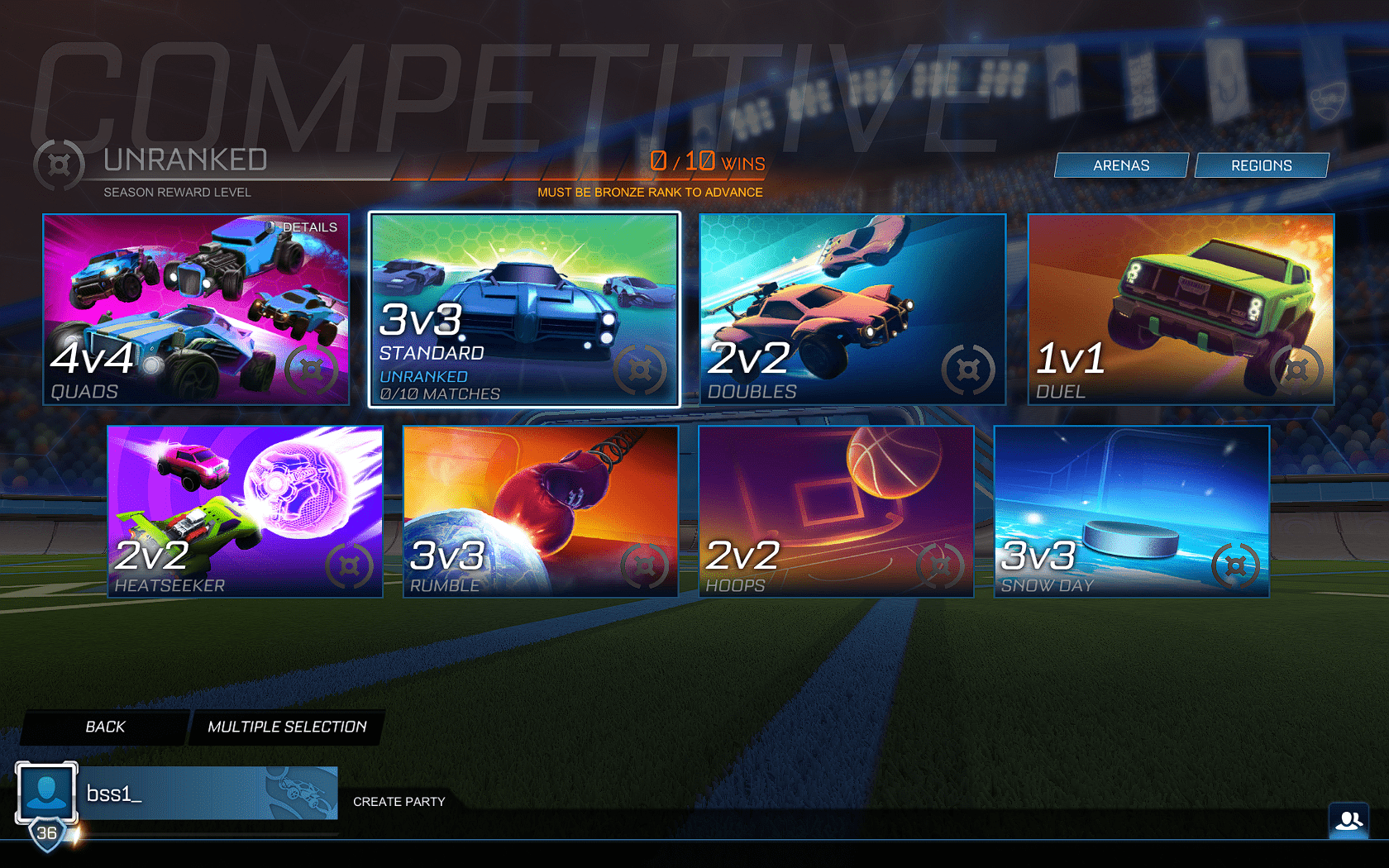This screenshot has width=1389, height=868.
Task: Select the competitive badge on the 4v4 Quads tile
Action: (310, 370)
